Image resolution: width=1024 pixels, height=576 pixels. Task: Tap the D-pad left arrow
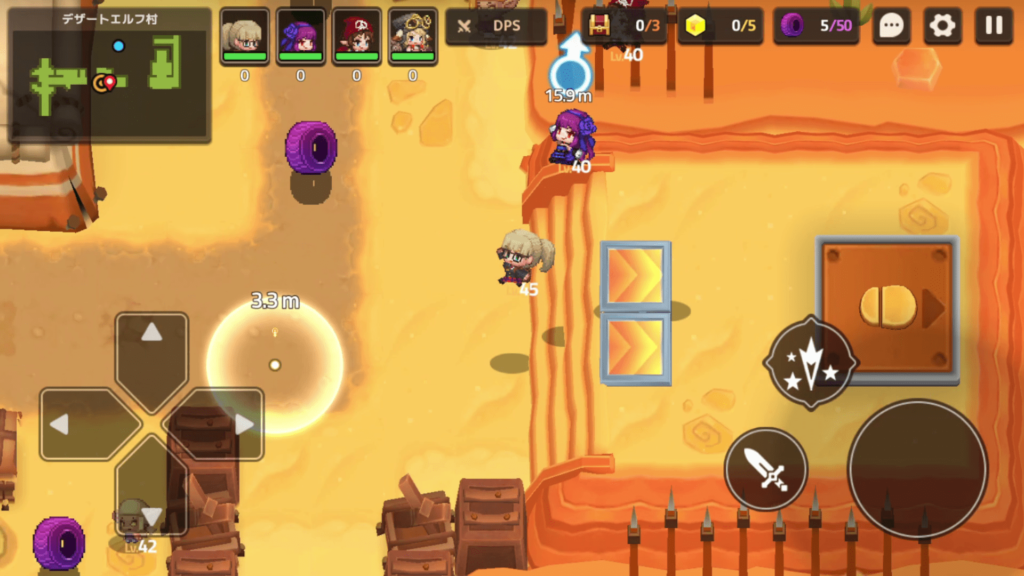coord(80,424)
